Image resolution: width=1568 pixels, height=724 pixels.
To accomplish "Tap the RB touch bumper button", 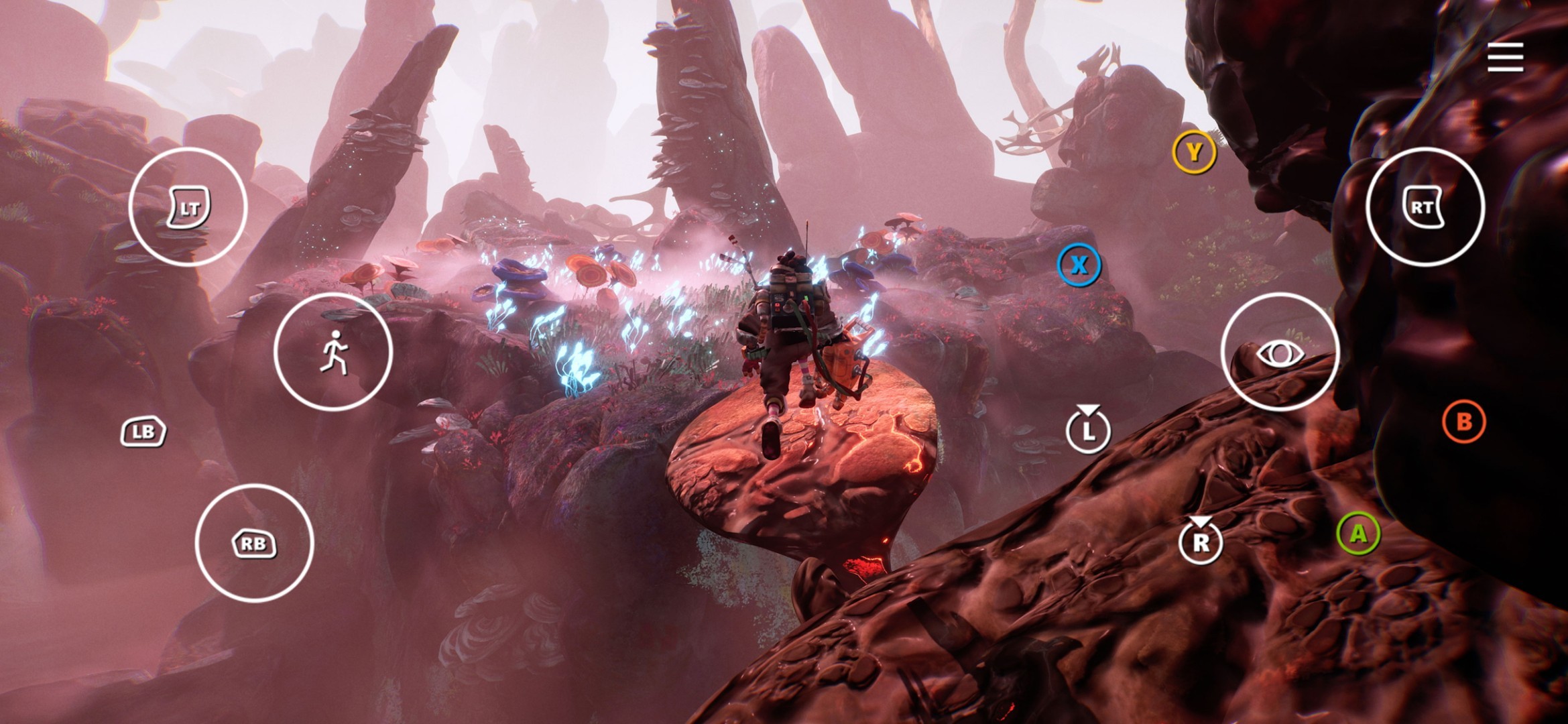I will click(x=254, y=543).
